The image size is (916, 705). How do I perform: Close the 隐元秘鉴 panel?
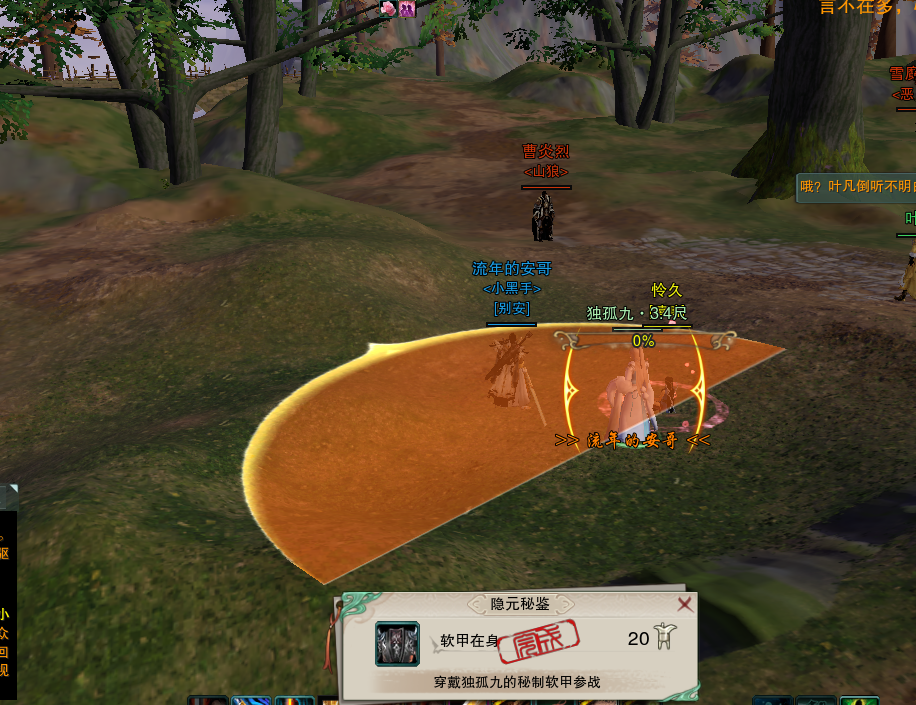pos(685,604)
